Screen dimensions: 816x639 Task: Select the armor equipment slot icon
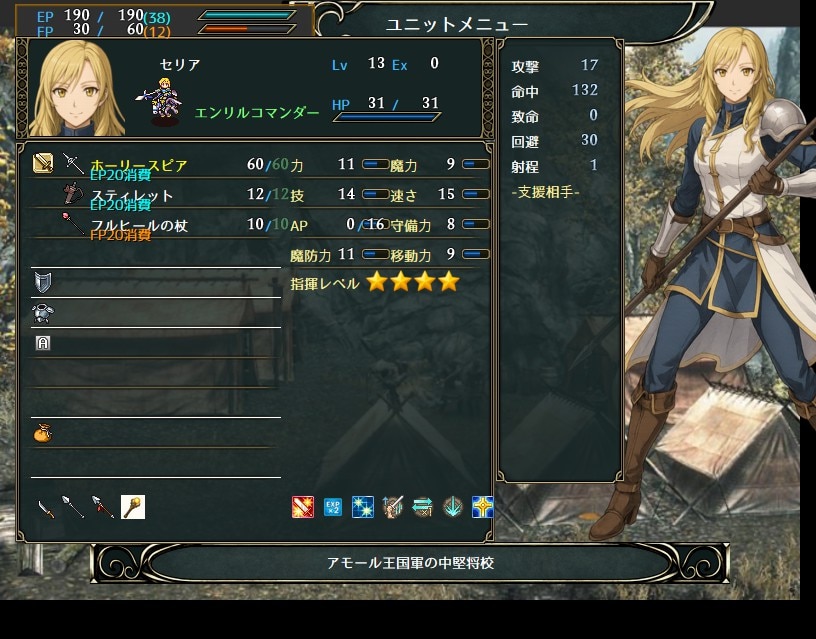[x=42, y=312]
